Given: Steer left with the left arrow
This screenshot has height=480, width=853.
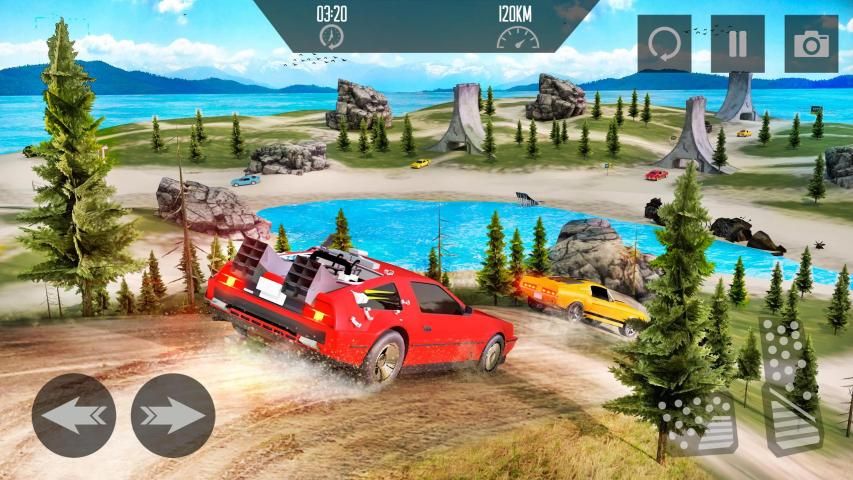Looking at the screenshot, I should [x=74, y=415].
